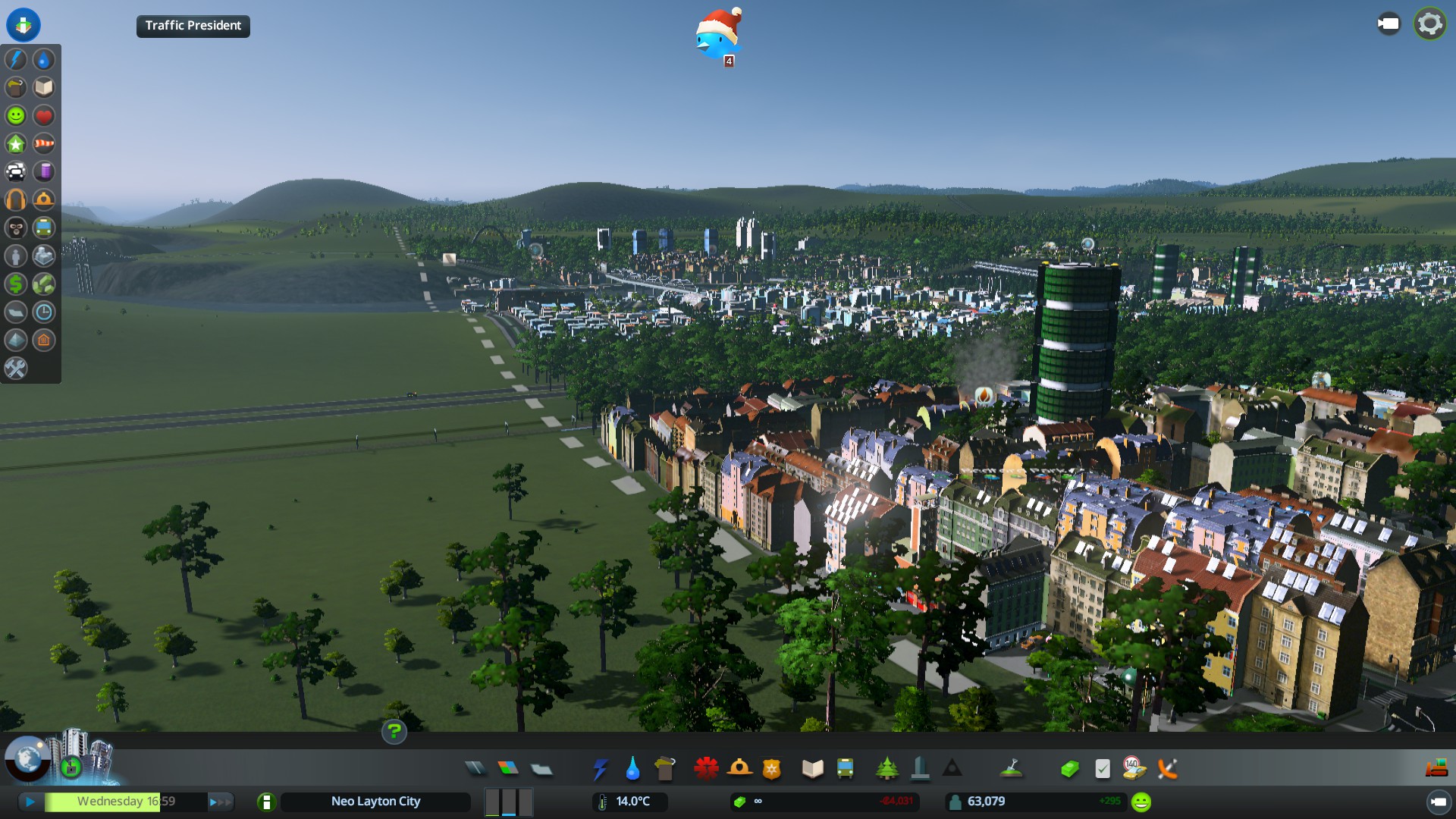Show the electricity info view

click(16, 60)
